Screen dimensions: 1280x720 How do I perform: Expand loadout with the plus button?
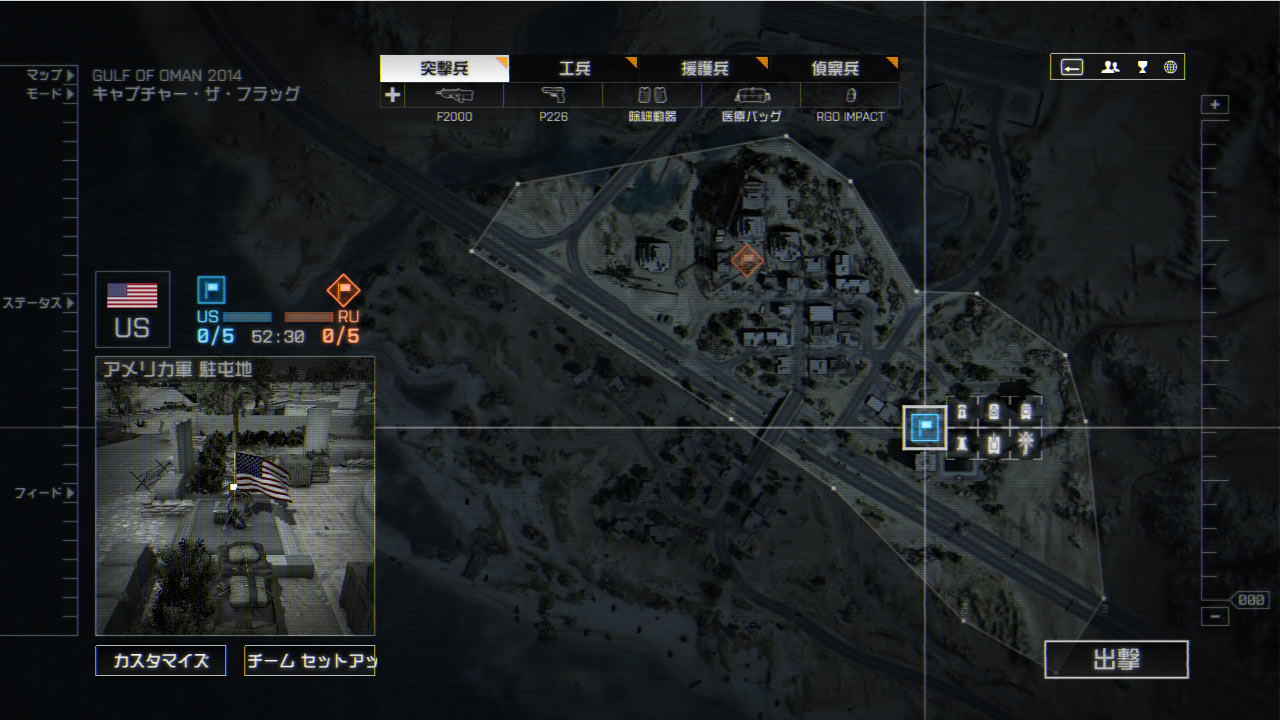[x=392, y=96]
